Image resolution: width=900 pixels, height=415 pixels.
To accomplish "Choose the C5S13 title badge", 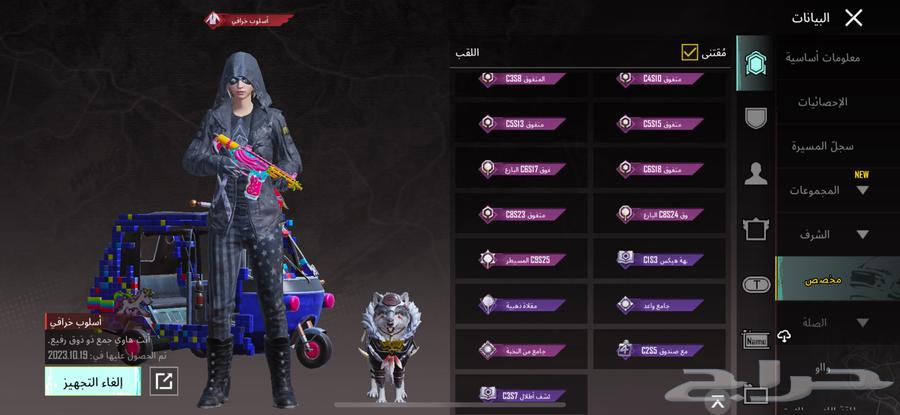I will 521,124.
